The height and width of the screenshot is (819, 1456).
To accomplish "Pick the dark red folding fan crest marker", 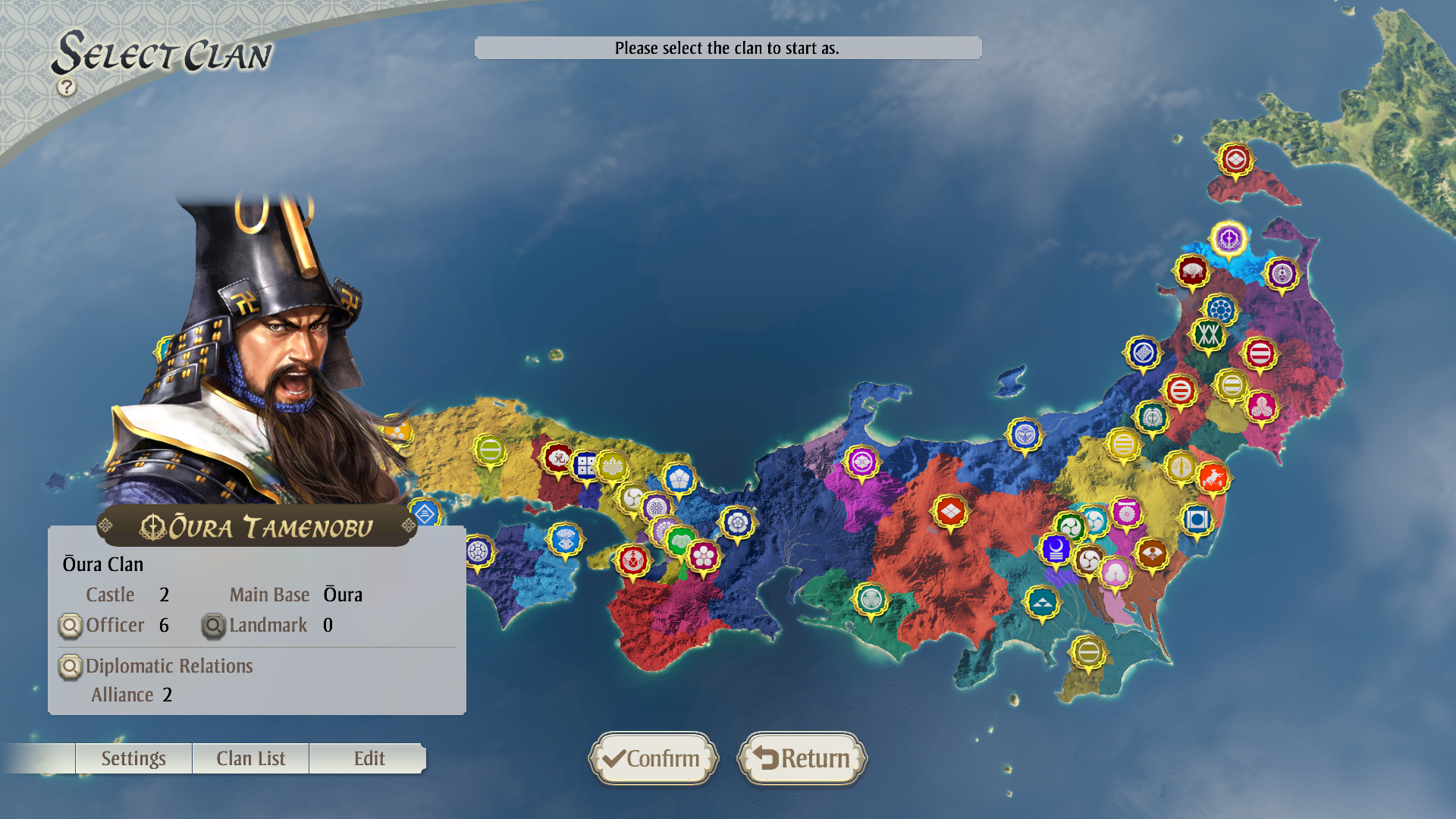I will pos(1191,271).
